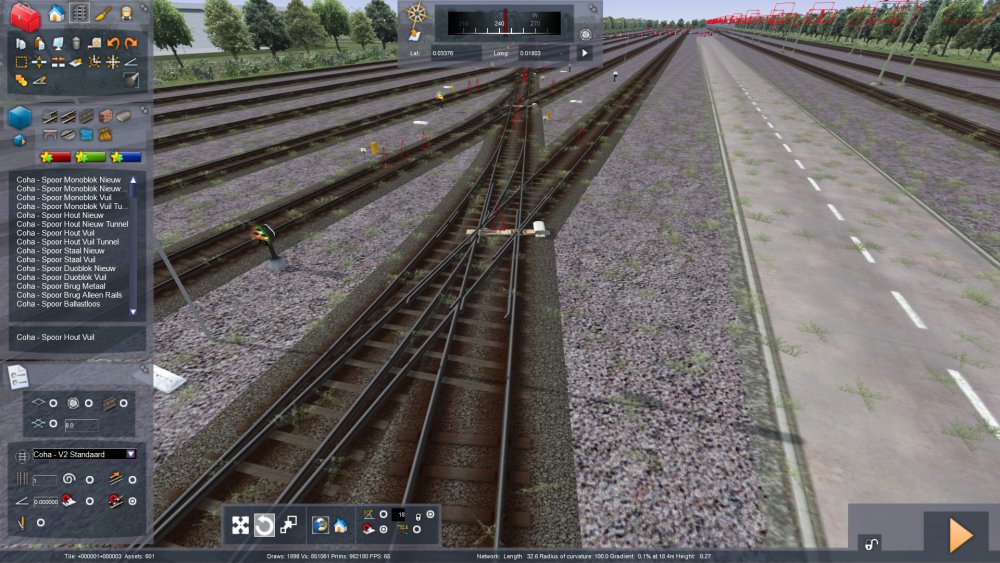Choose 'Coha - Spoor Ballastloos' from the list
The width and height of the screenshot is (1000, 563).
[62, 305]
